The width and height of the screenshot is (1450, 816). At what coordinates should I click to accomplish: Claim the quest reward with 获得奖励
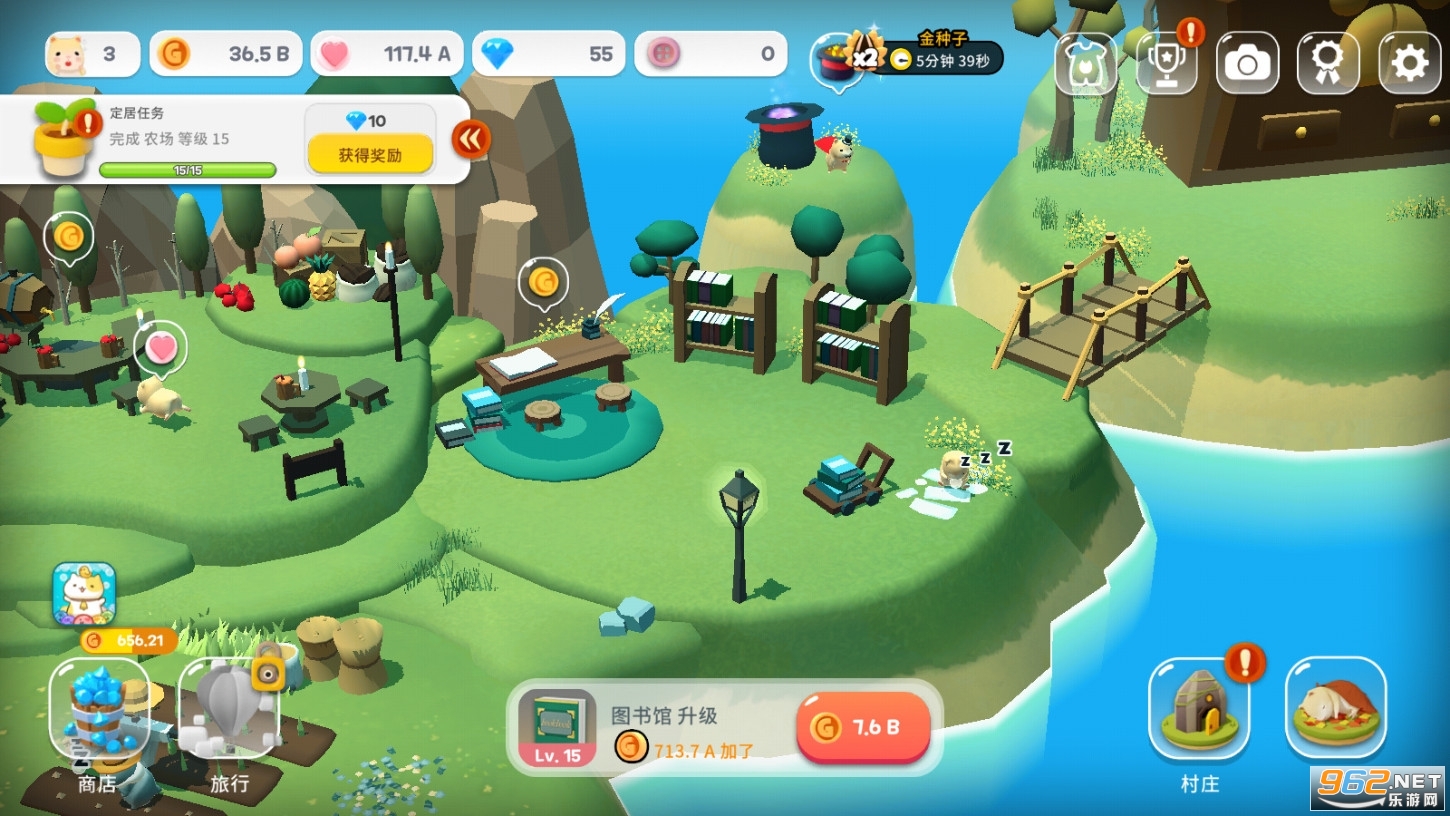pos(370,154)
